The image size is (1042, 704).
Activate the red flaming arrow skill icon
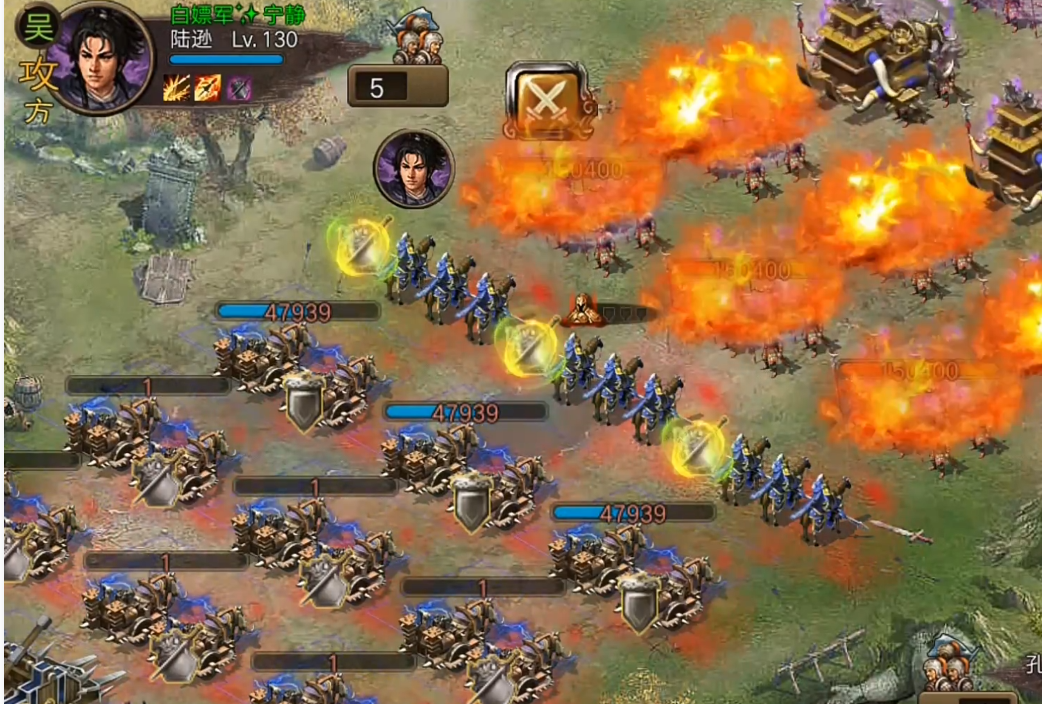(x=208, y=88)
